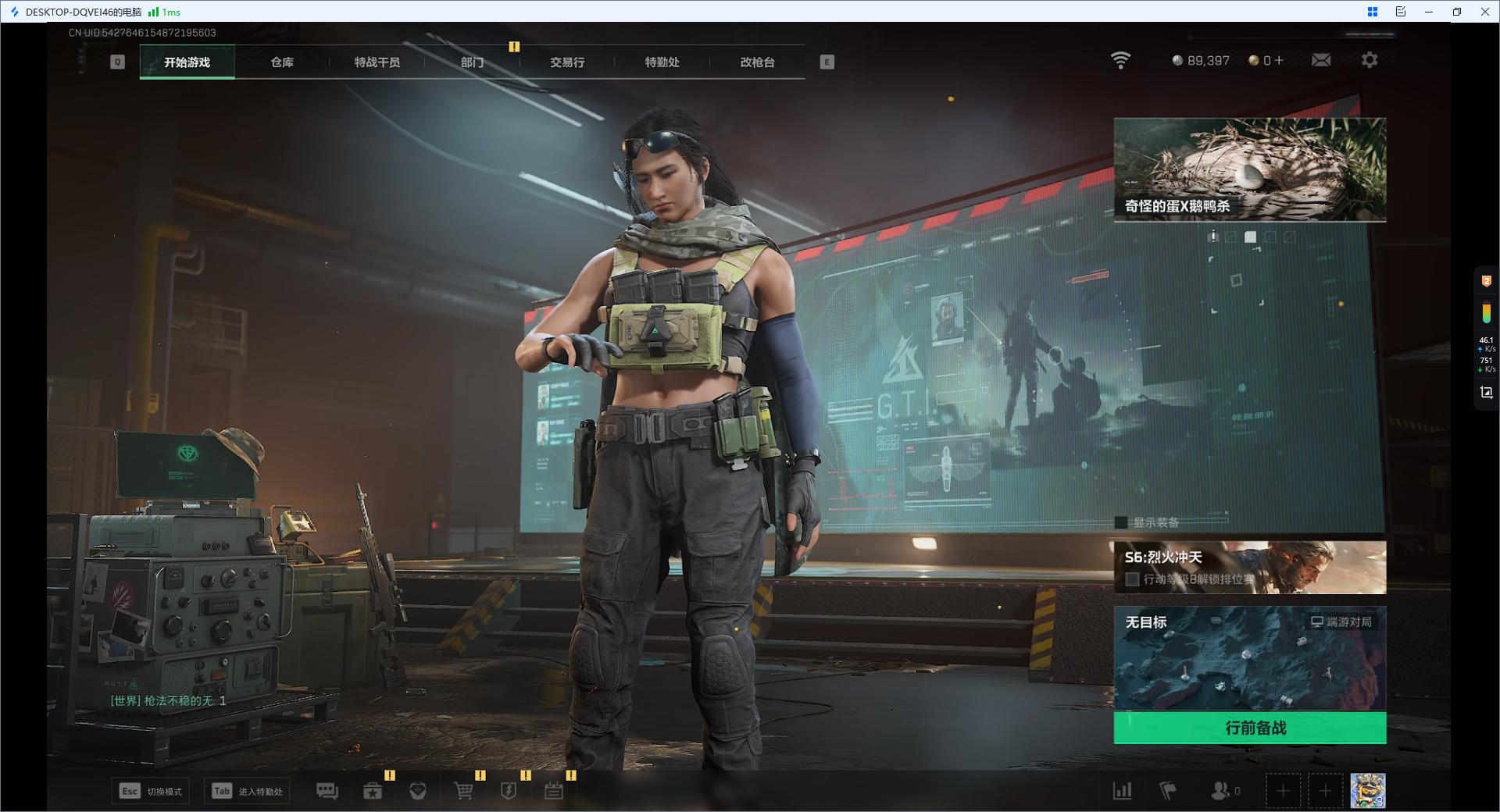Open the calendar events icon
The width and height of the screenshot is (1500, 812).
554,791
